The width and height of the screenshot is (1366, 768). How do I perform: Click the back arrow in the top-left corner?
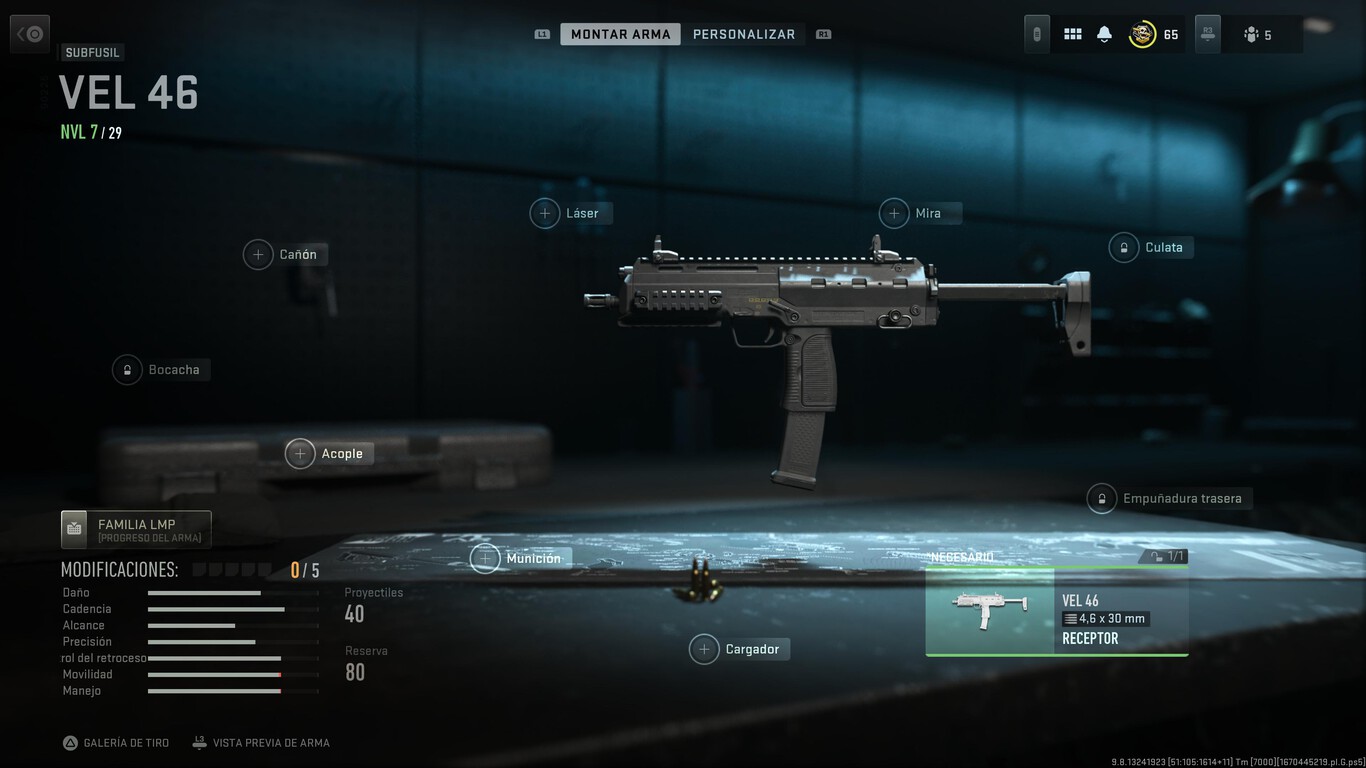29,33
